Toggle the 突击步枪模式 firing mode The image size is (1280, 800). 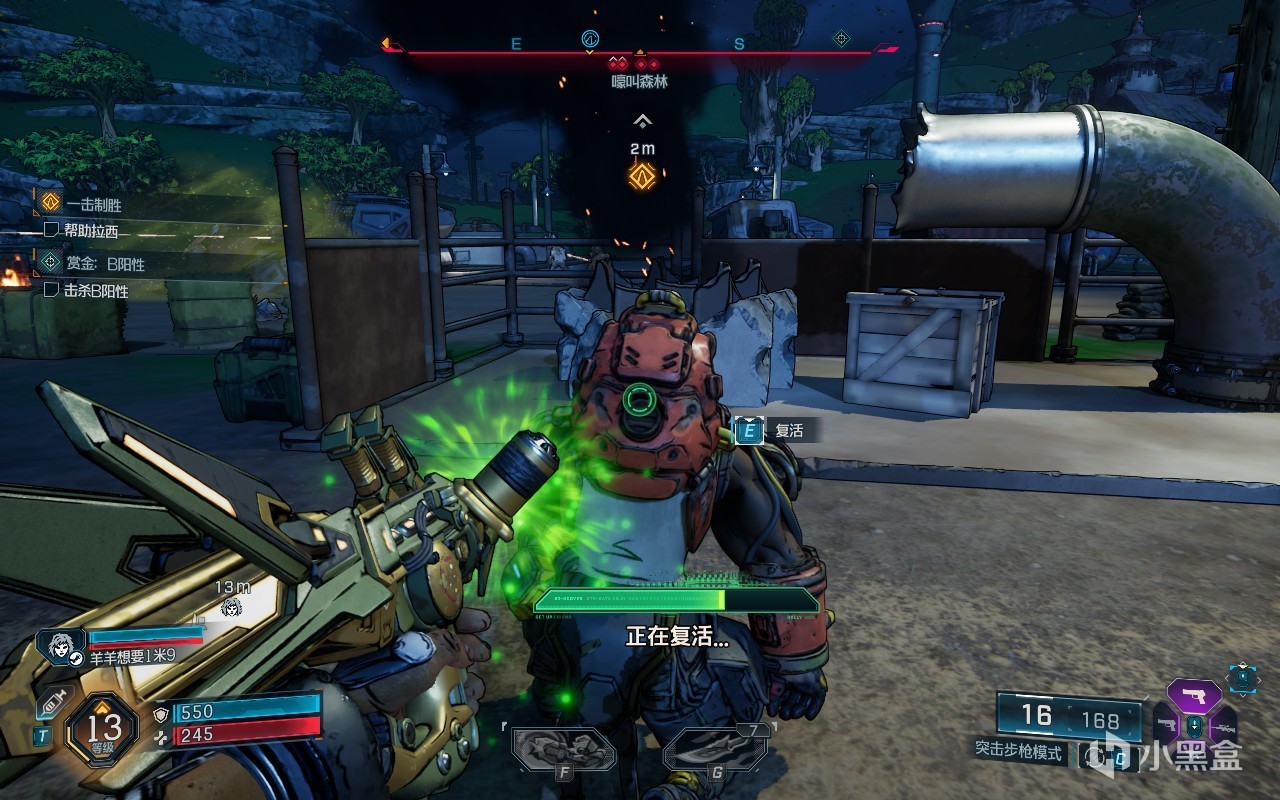1019,751
